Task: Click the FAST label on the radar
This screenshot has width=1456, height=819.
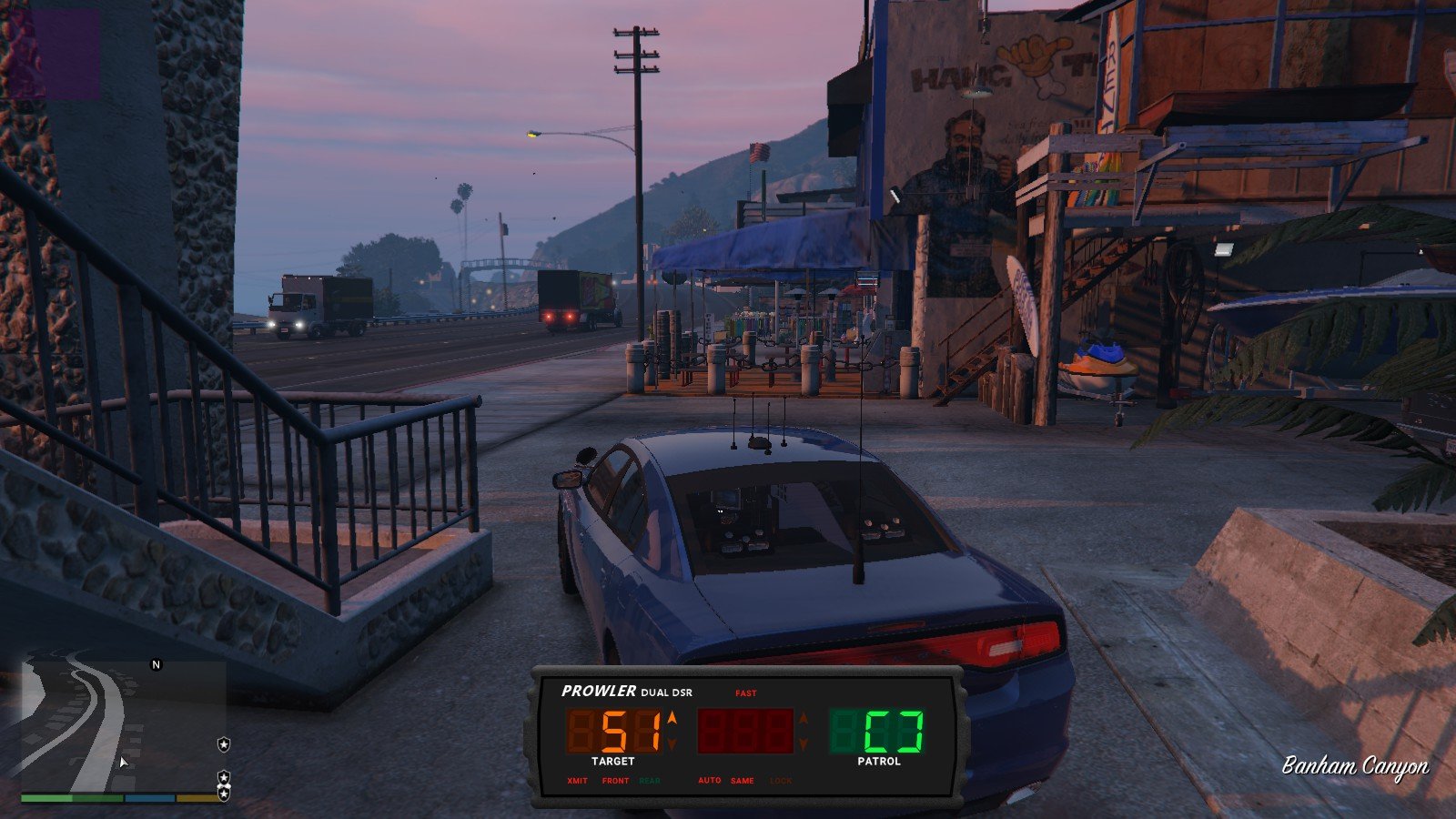Action: click(x=746, y=693)
